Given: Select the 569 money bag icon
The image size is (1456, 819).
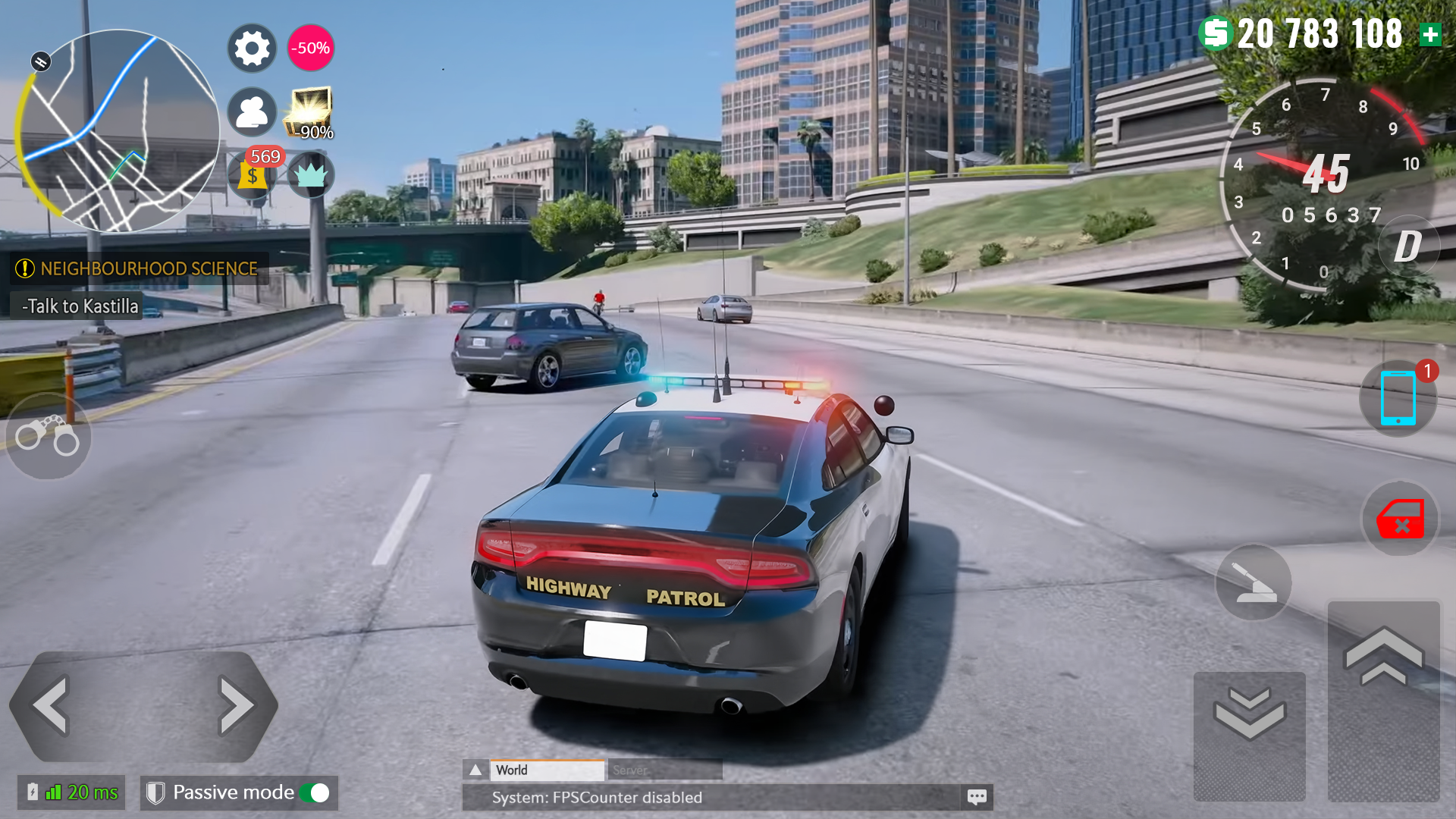Looking at the screenshot, I should point(251,176).
